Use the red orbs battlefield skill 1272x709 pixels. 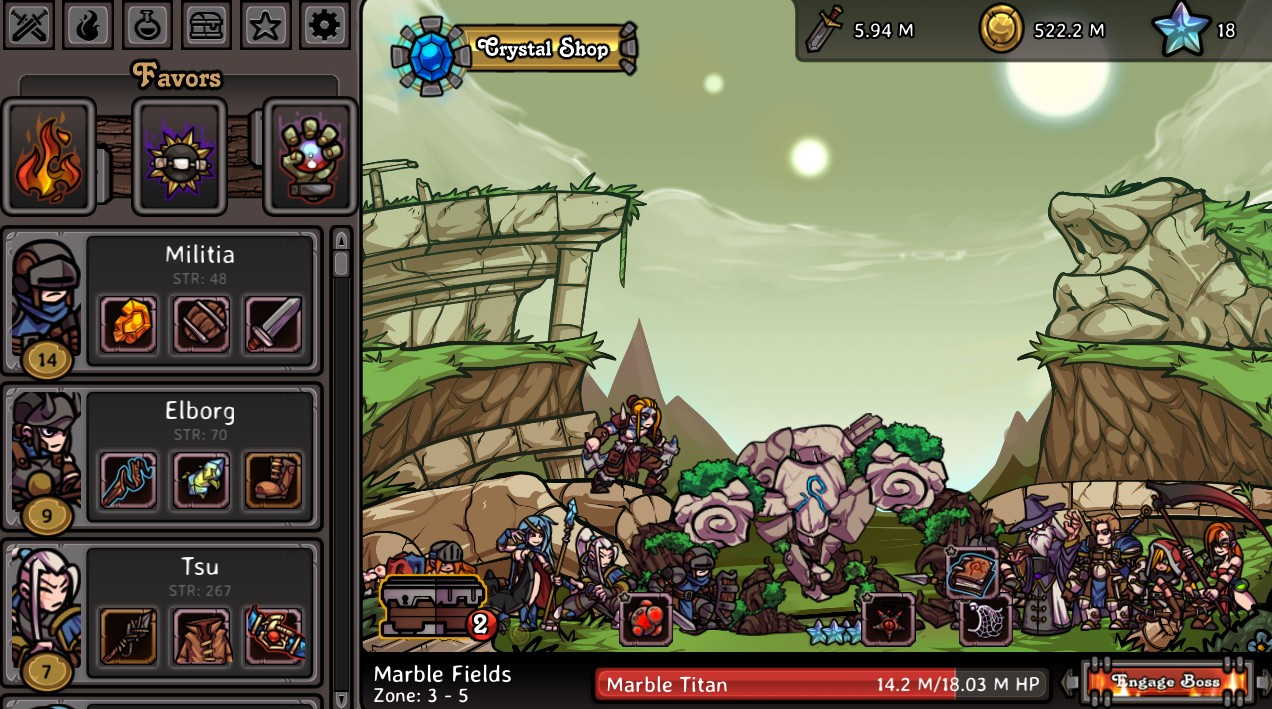(645, 618)
